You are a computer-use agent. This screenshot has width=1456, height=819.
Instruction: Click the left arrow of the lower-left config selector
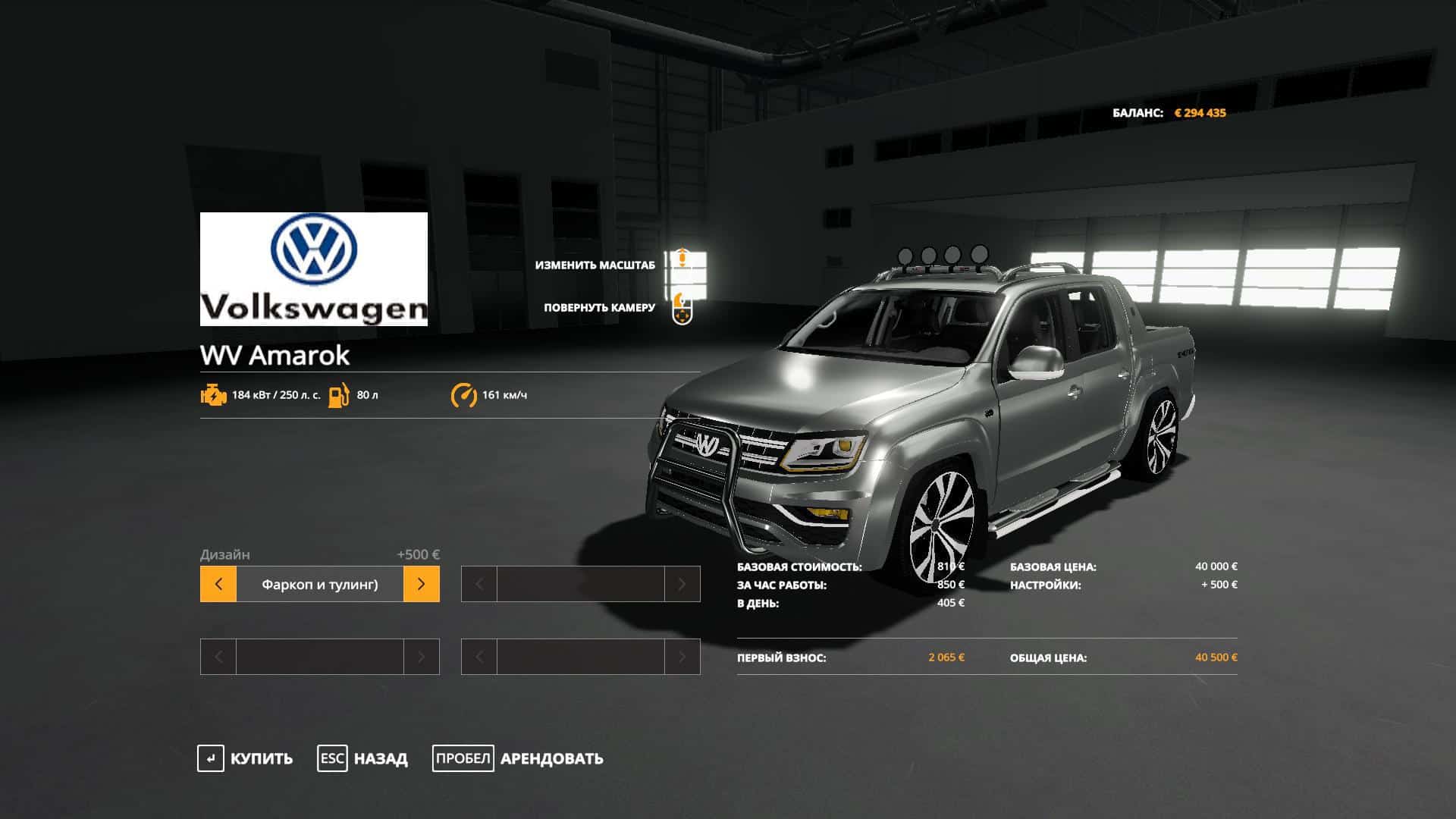(x=218, y=657)
